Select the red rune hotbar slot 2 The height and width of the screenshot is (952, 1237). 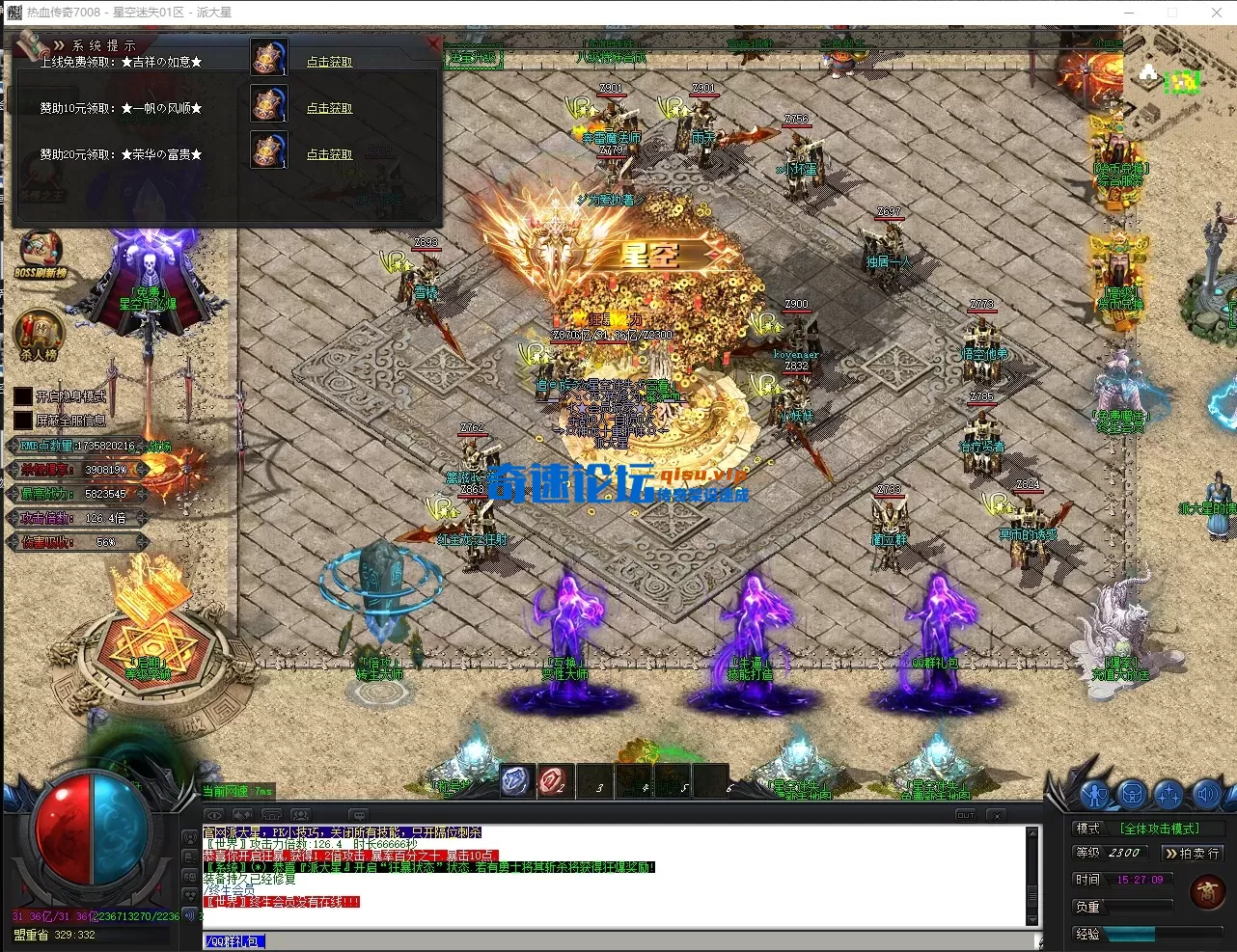click(x=553, y=780)
